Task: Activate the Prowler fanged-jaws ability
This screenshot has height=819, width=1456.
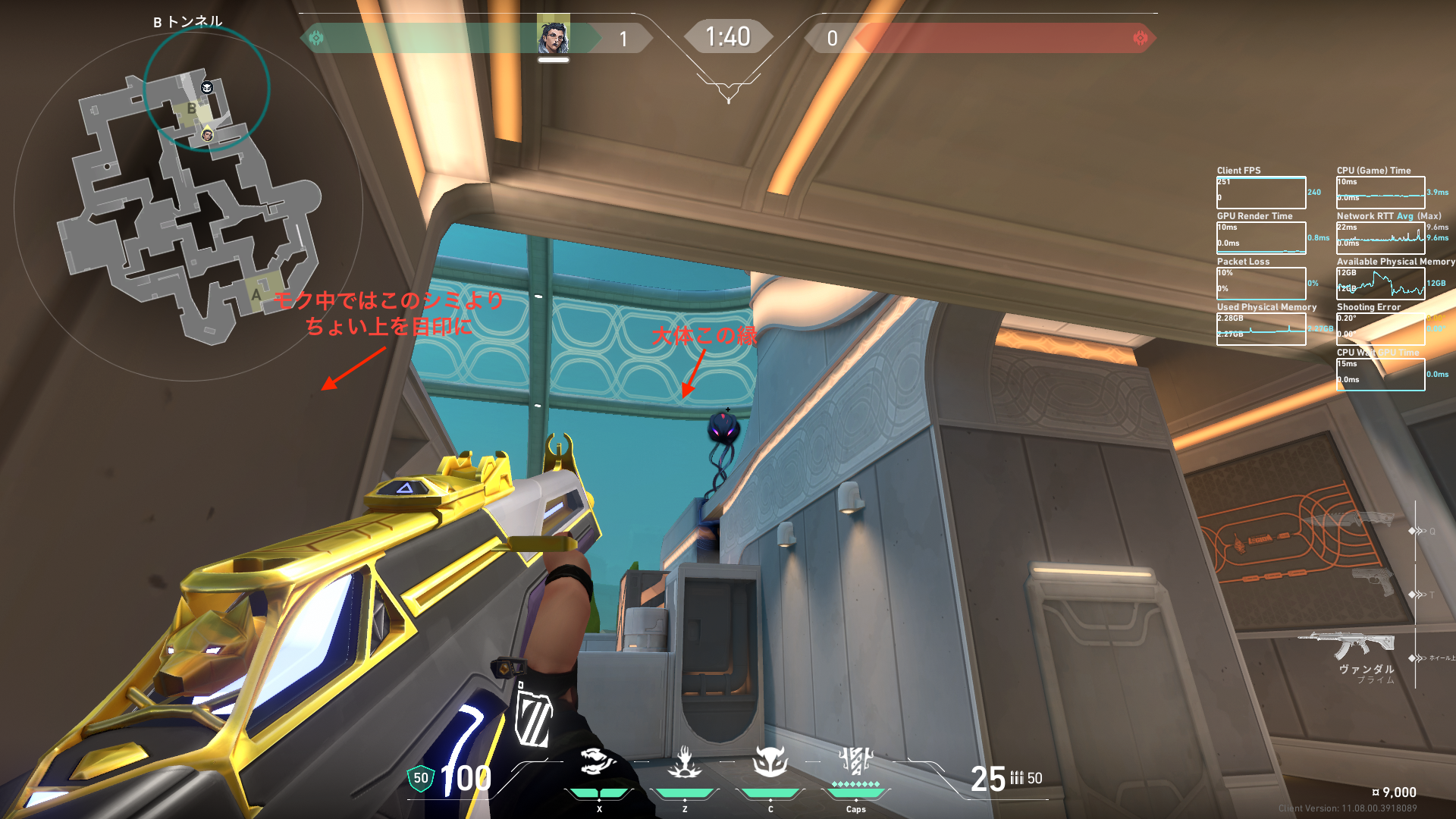Action: coord(598,762)
